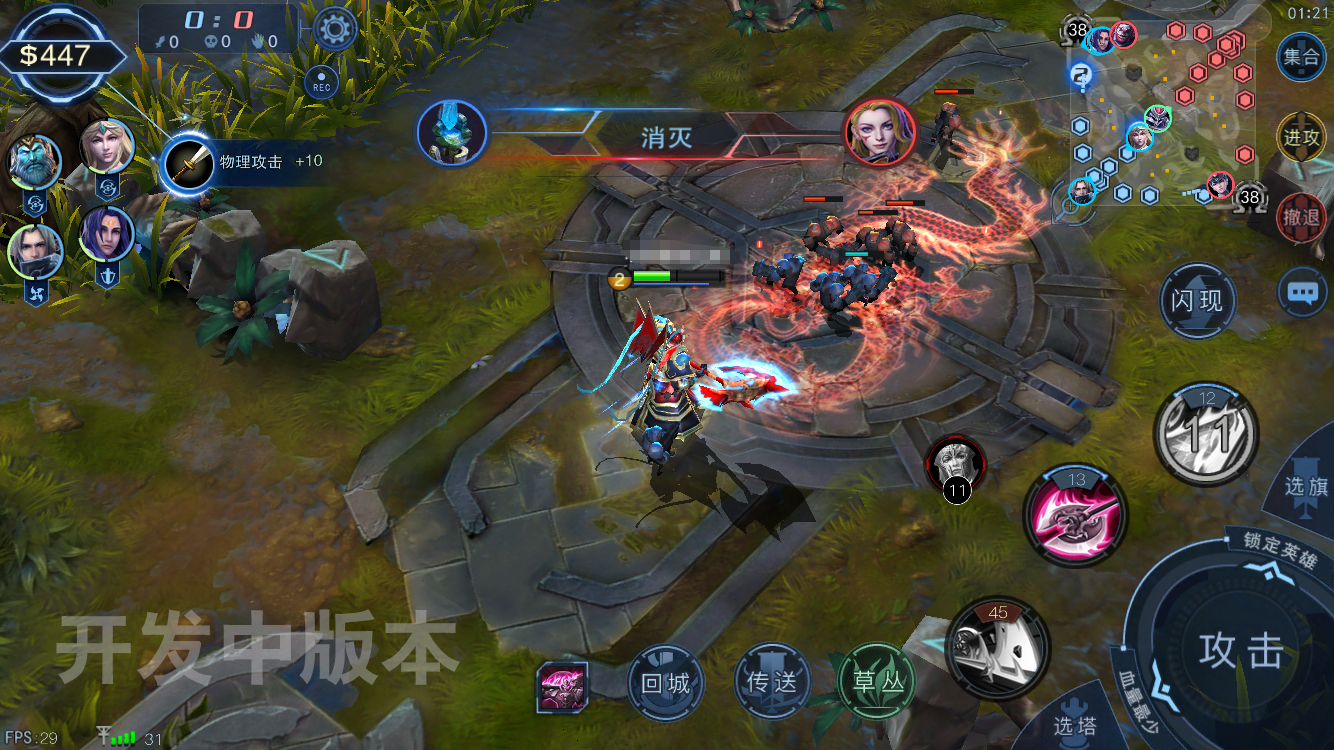Use the 传送 teleport button
The image size is (1334, 750).
[771, 684]
